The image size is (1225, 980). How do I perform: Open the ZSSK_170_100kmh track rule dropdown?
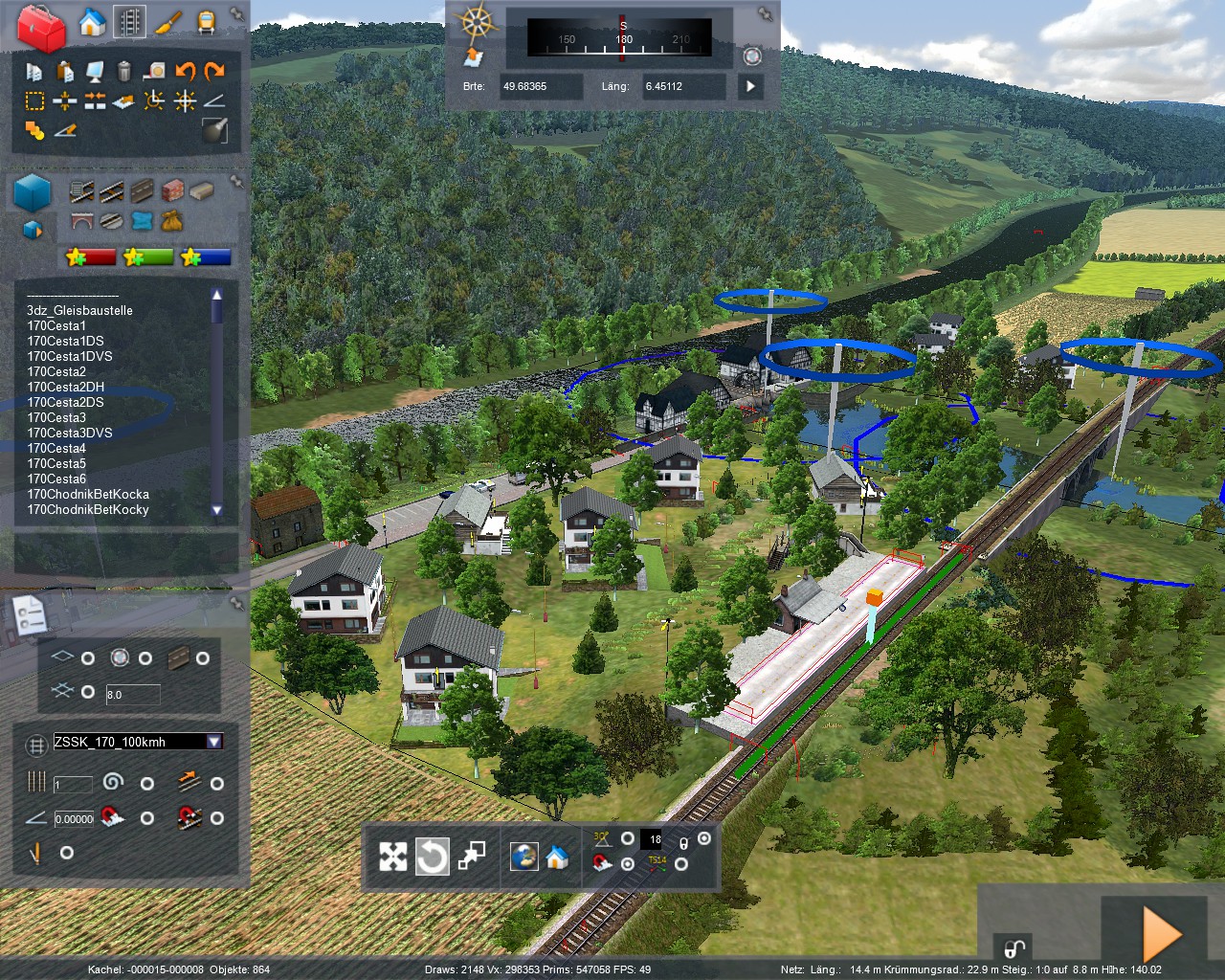tap(214, 742)
